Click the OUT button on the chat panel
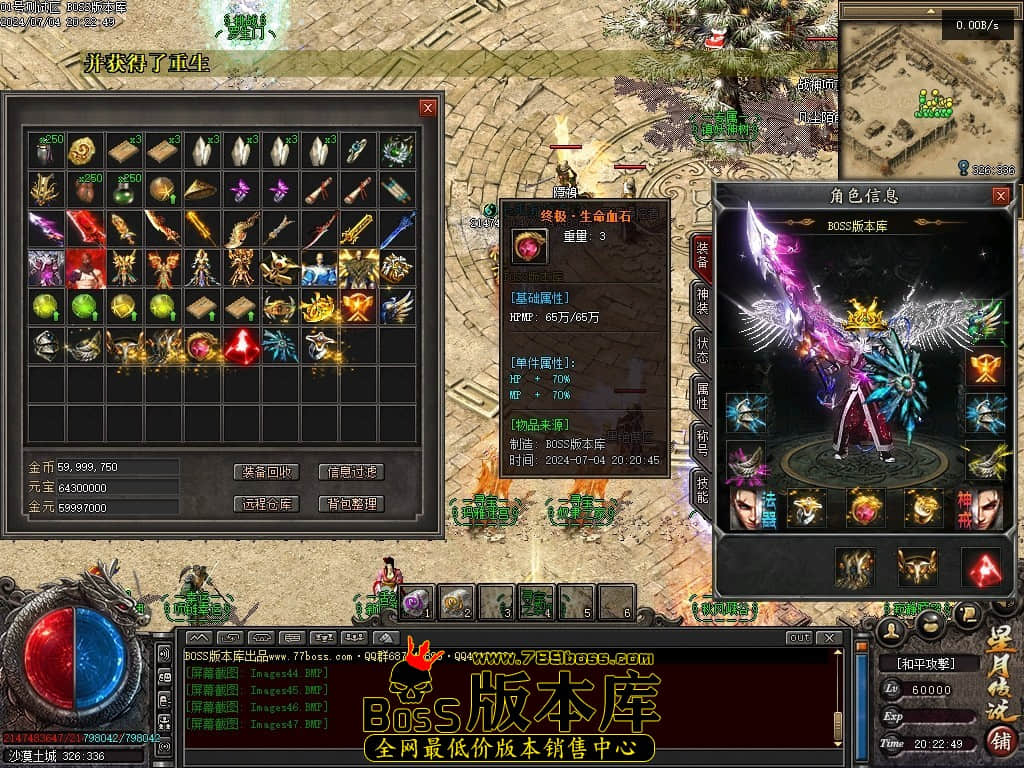 (799, 638)
